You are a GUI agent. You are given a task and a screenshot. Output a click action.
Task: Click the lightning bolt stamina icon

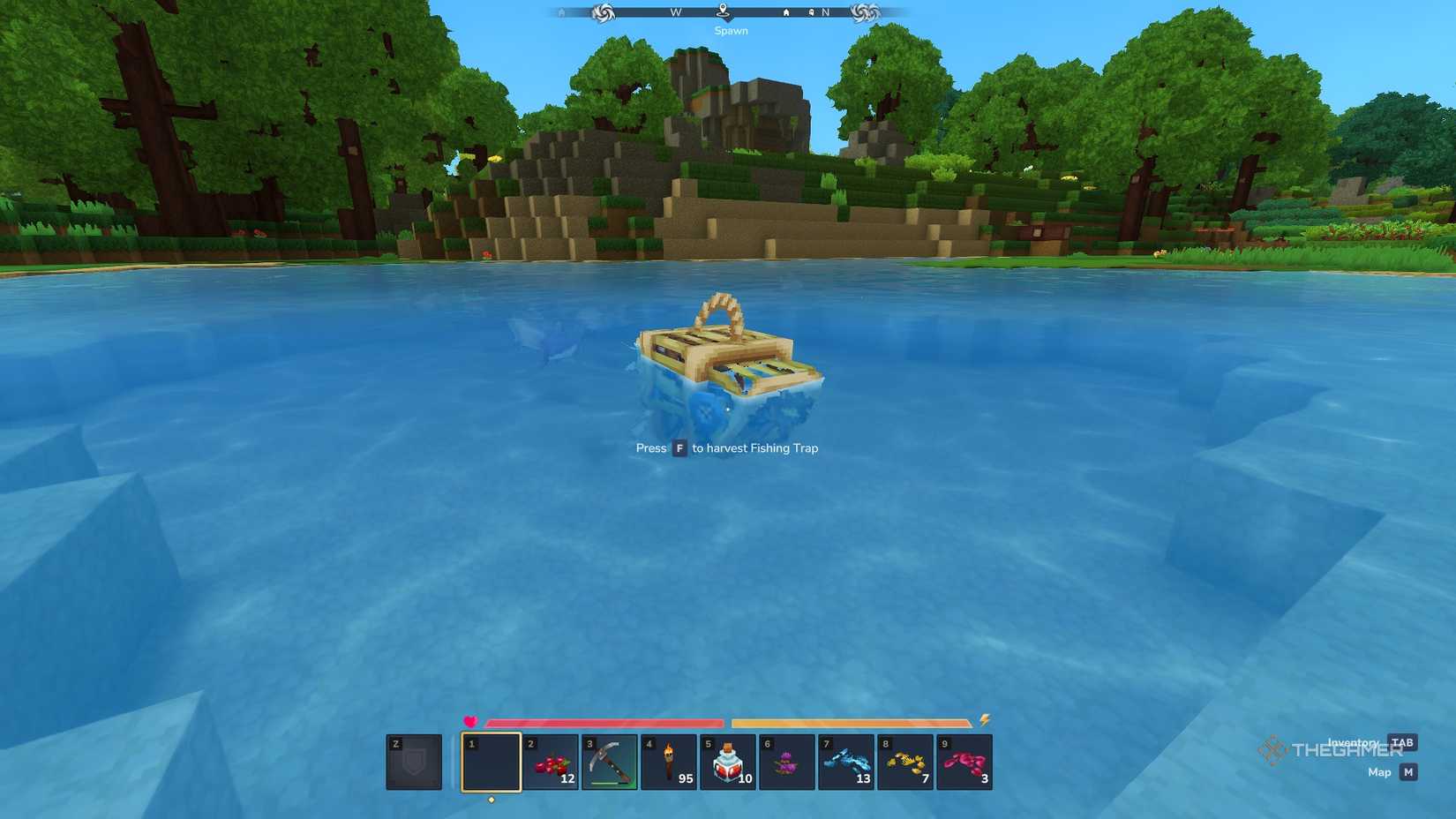(x=983, y=718)
